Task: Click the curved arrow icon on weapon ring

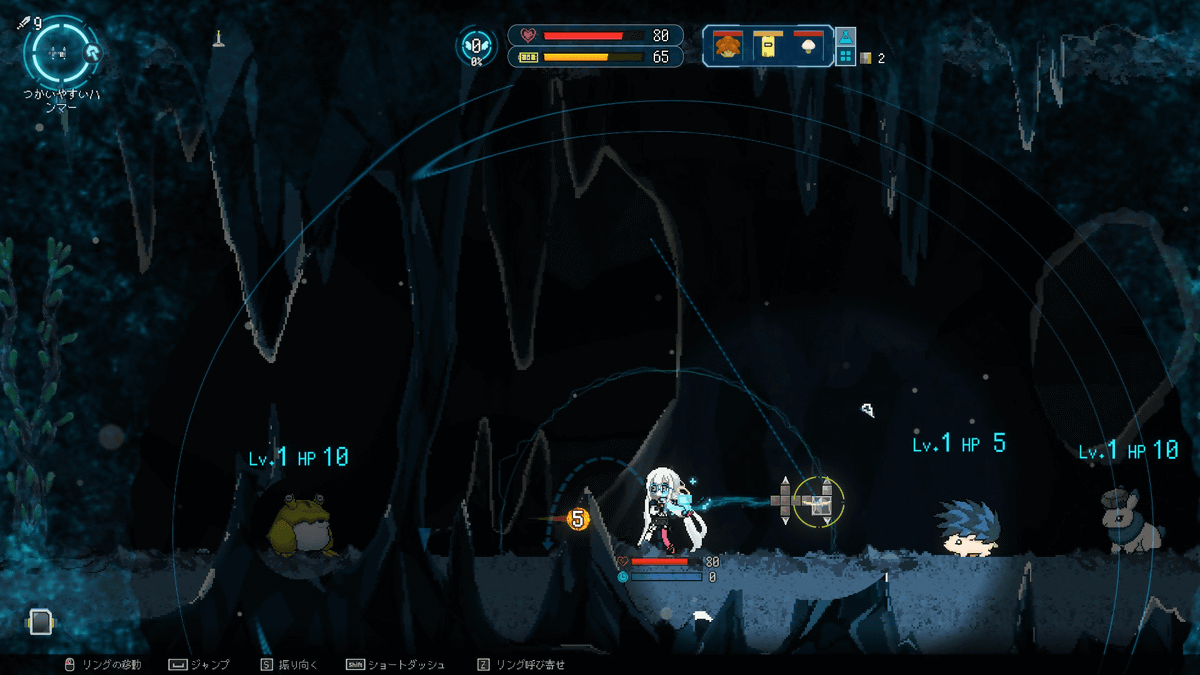Action: pyautogui.click(x=92, y=54)
